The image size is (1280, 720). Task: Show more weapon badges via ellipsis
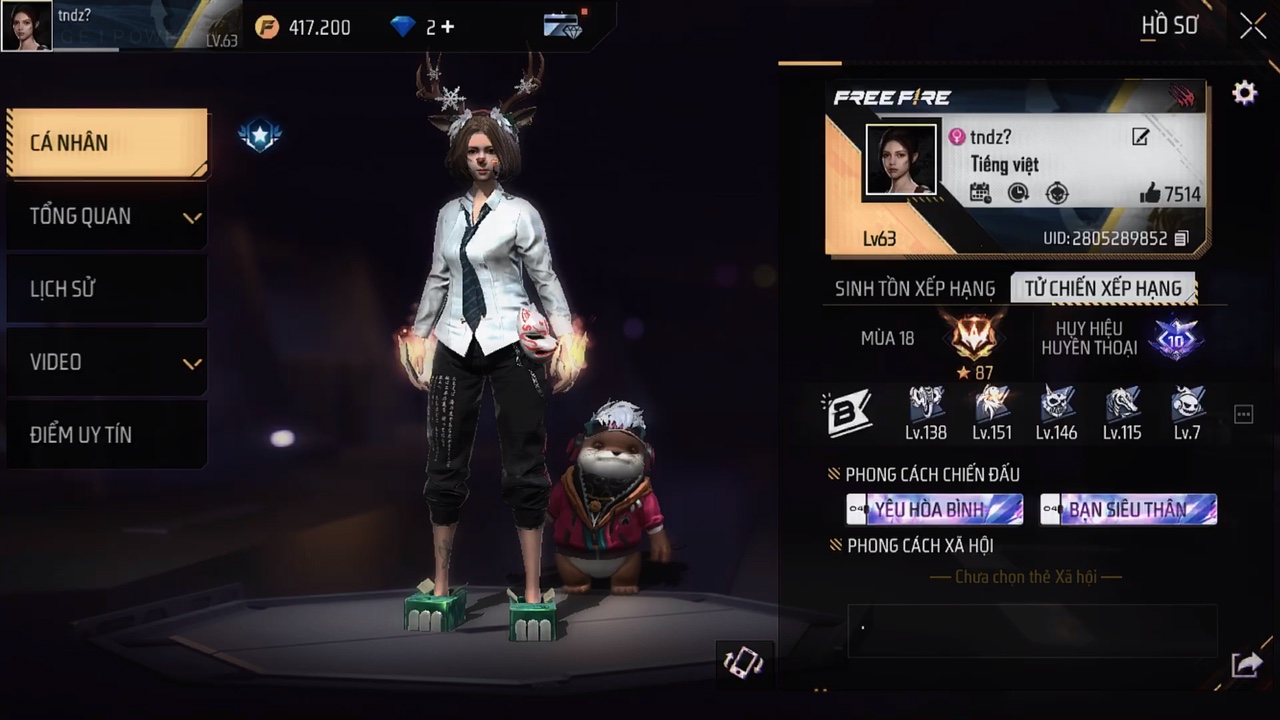click(1243, 414)
